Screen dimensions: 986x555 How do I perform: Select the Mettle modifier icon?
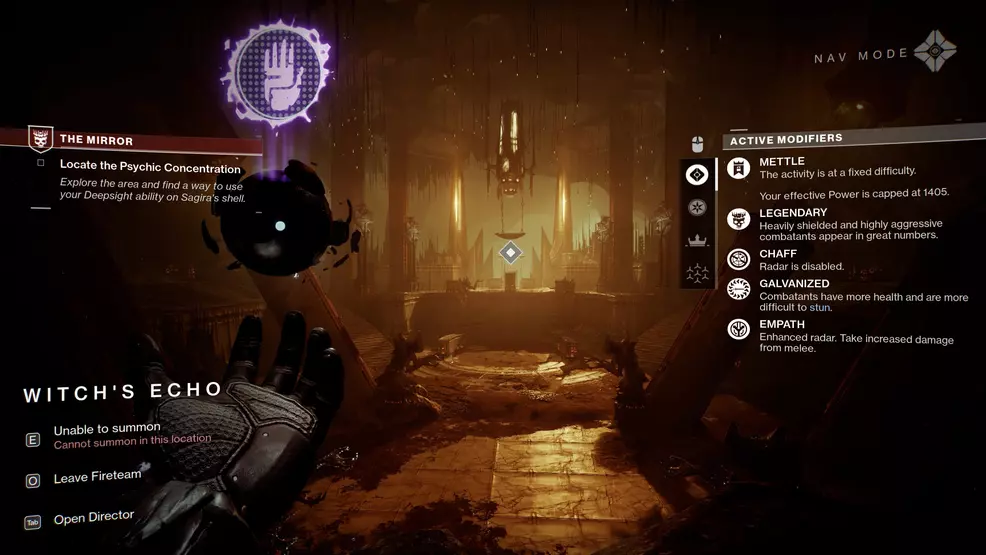[x=739, y=167]
